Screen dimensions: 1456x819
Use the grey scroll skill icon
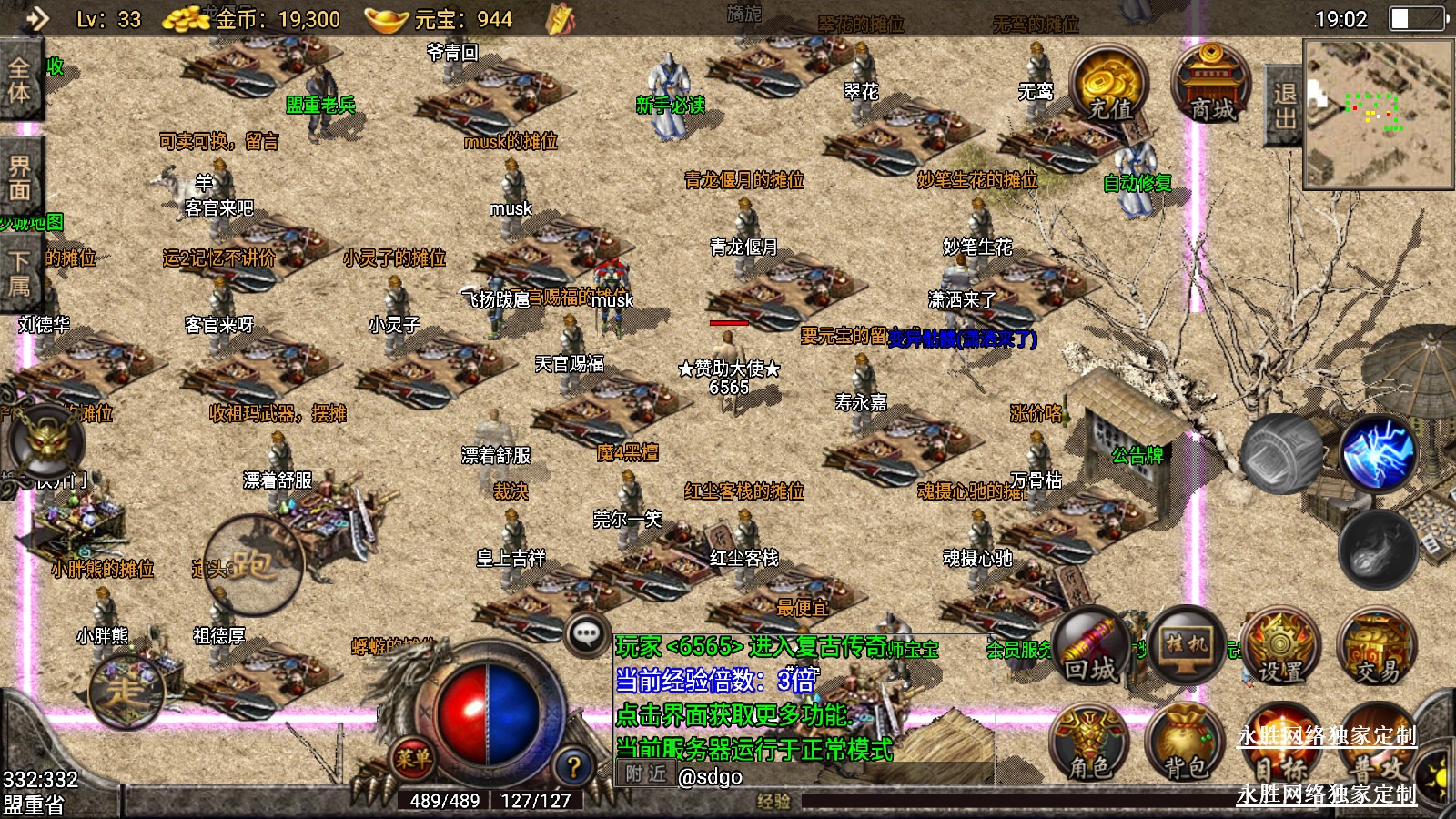pyautogui.click(x=1281, y=453)
